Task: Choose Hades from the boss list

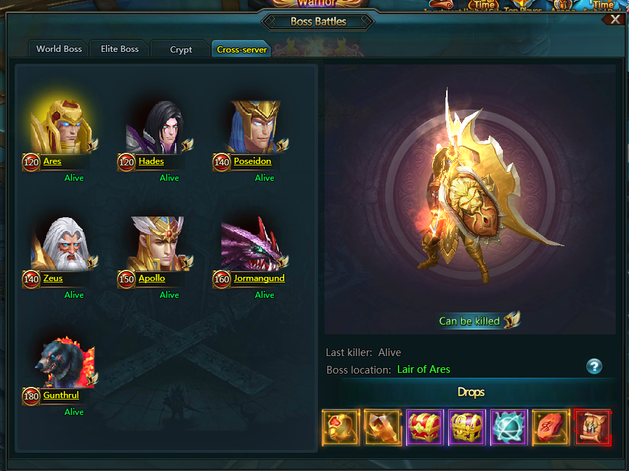Action: [x=157, y=128]
